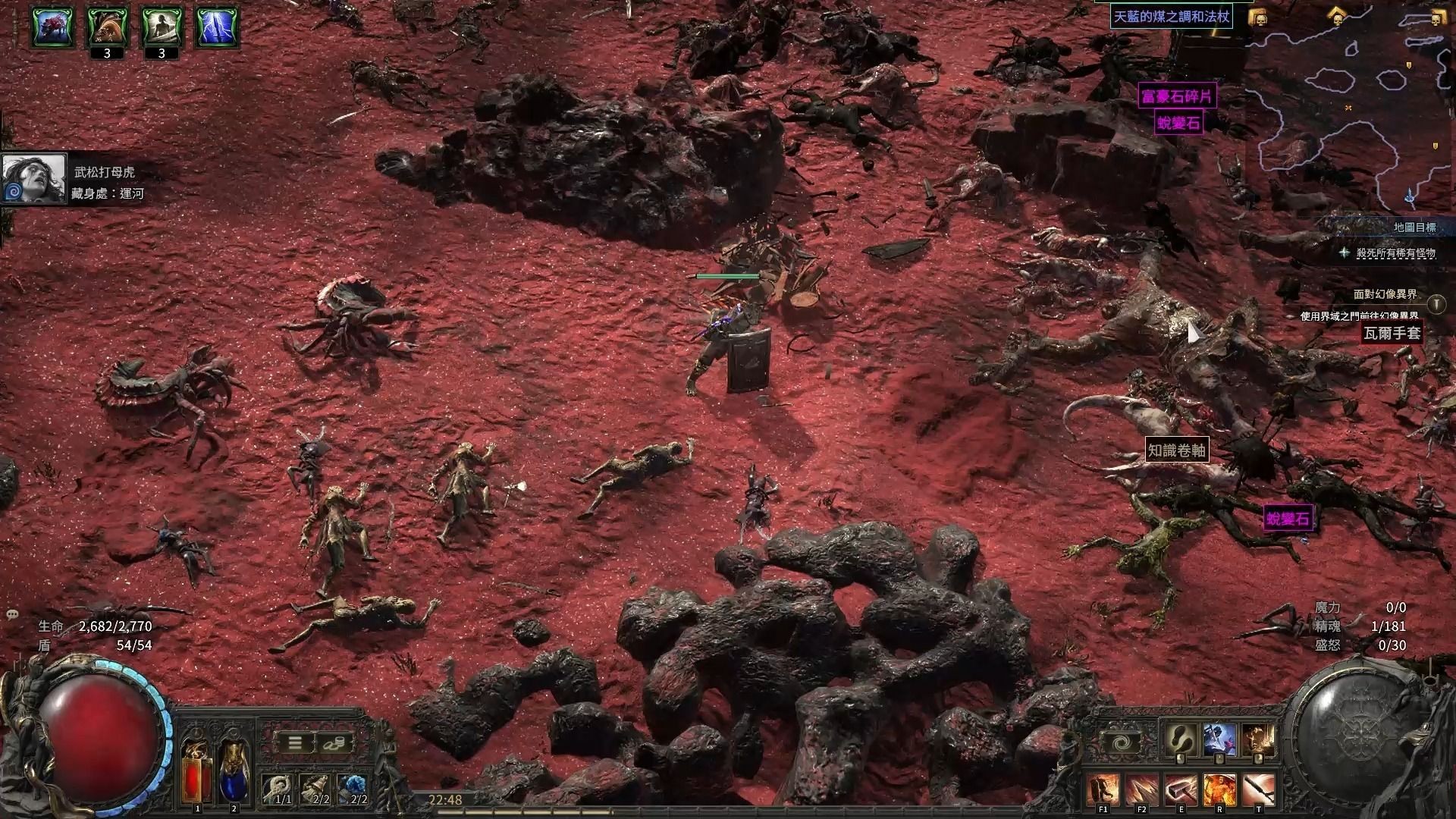
Task: Select the blue warrior strike skill slot
Action: (x=1219, y=739)
